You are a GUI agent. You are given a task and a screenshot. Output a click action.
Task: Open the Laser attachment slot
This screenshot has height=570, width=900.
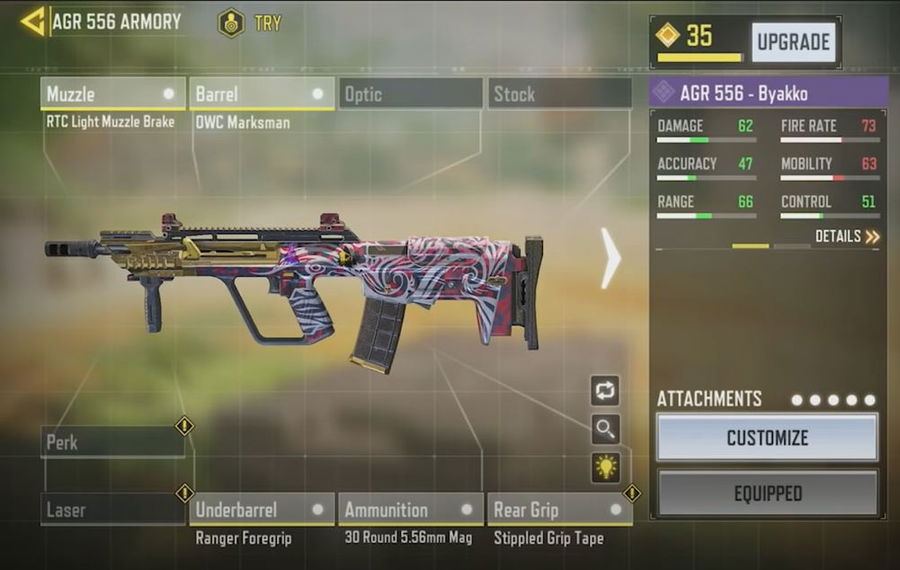pyautogui.click(x=112, y=510)
